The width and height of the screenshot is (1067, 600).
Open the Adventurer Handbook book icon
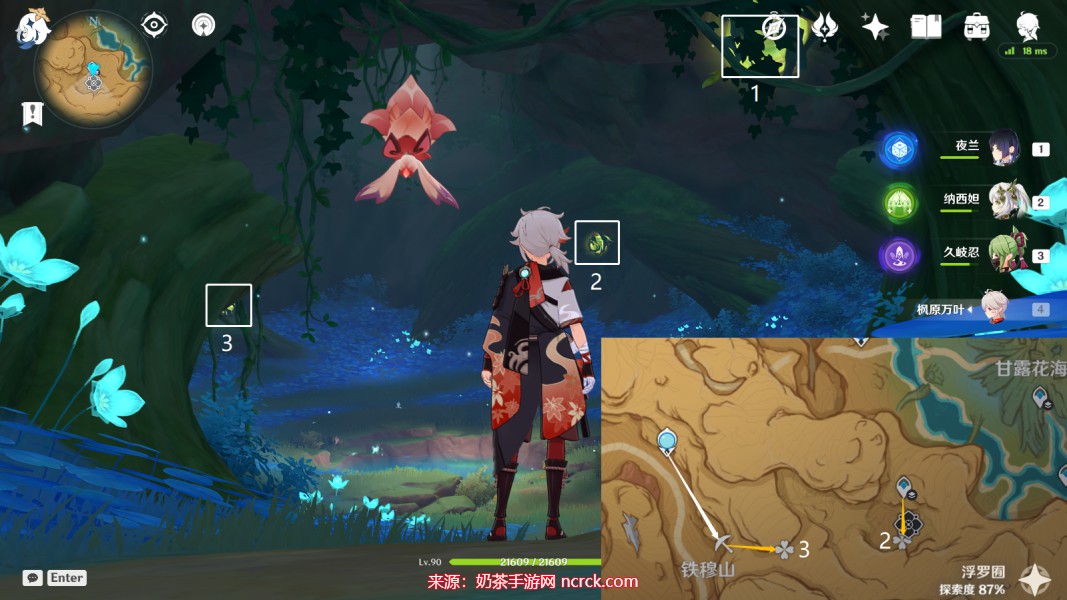tap(926, 27)
